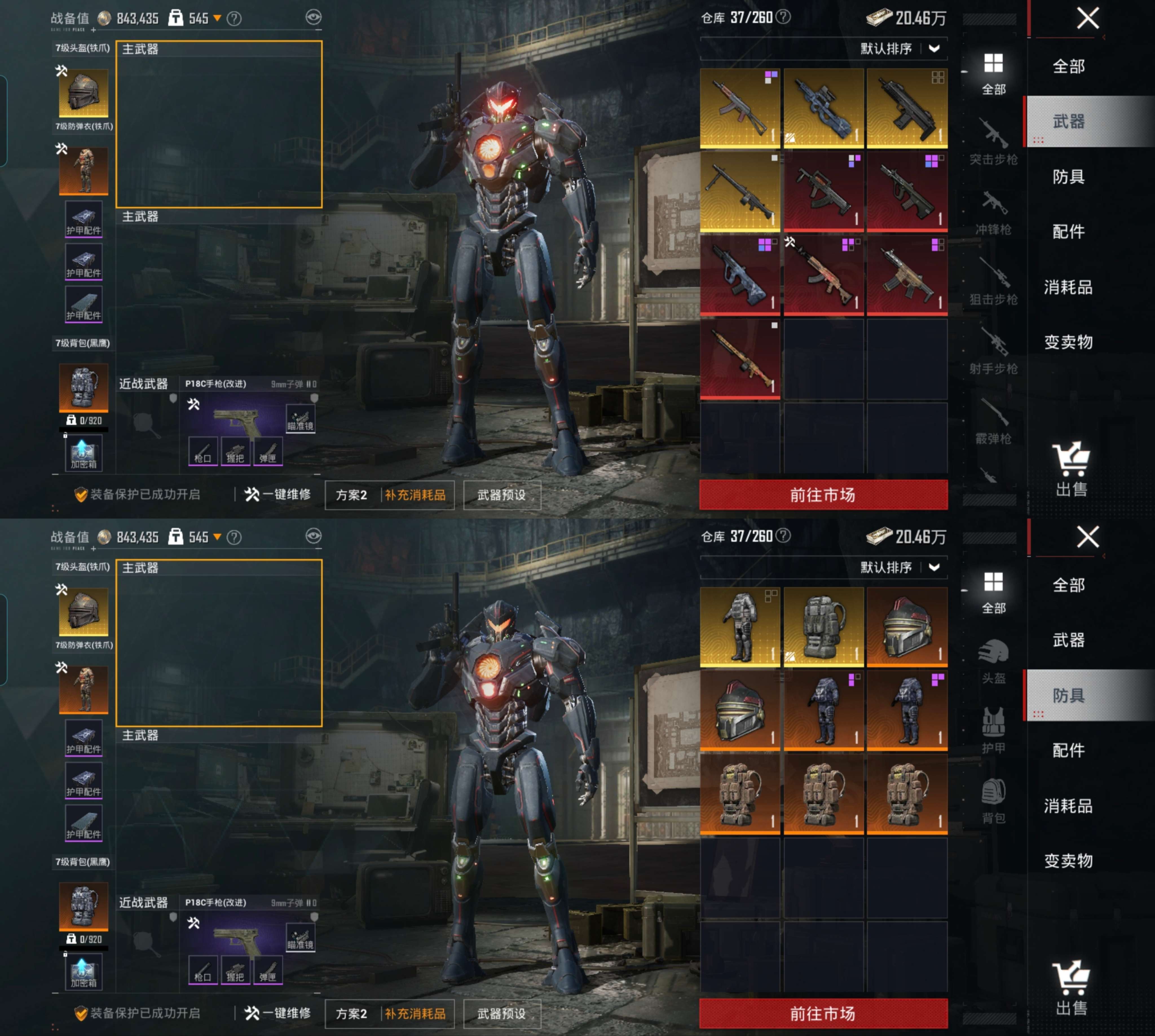Pick the blue P90 in the warehouse grid

[823, 108]
